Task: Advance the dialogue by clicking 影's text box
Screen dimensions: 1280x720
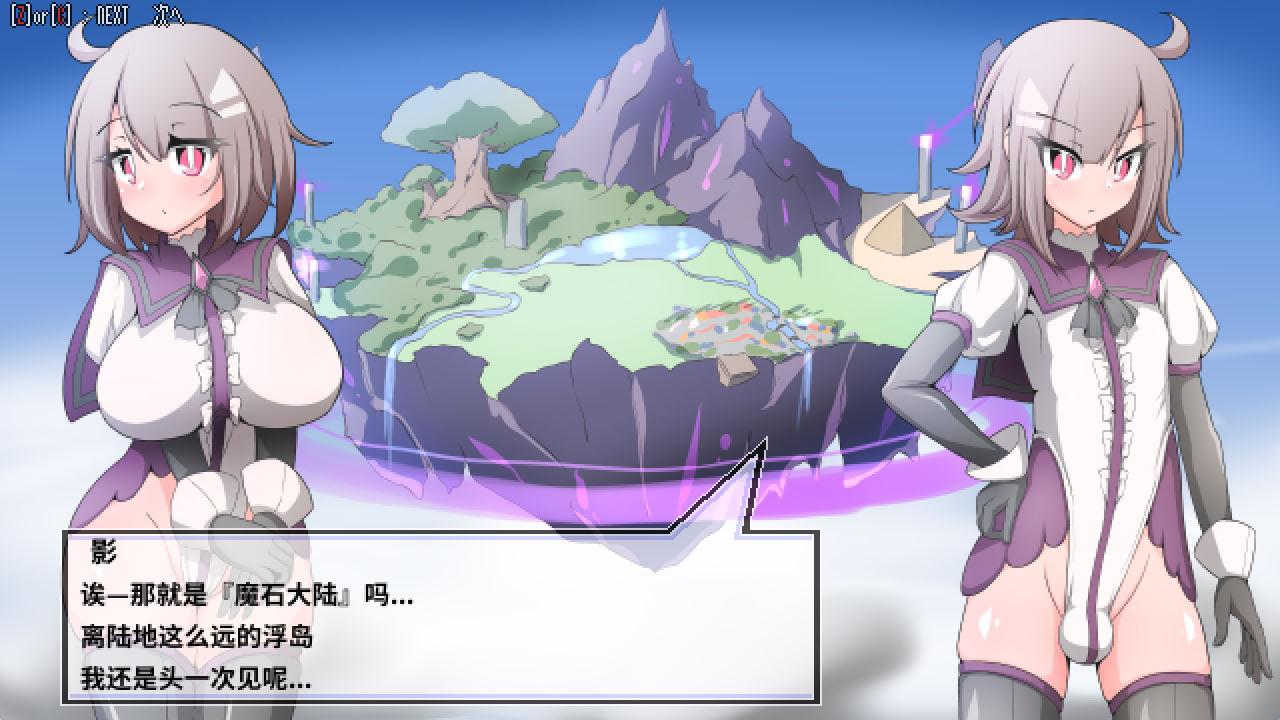Action: (x=440, y=617)
